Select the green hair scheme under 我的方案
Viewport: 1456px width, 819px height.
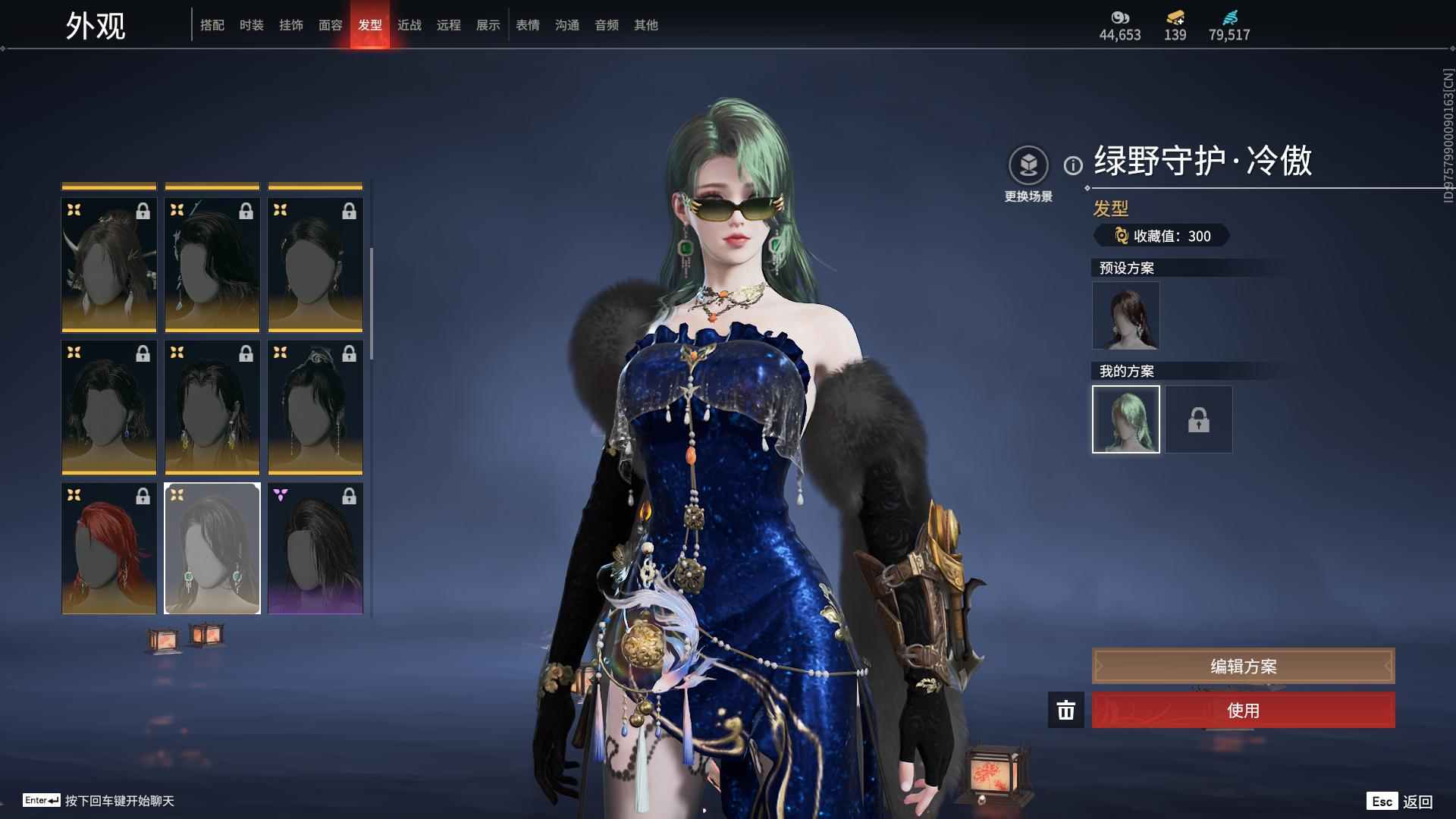coord(1125,419)
